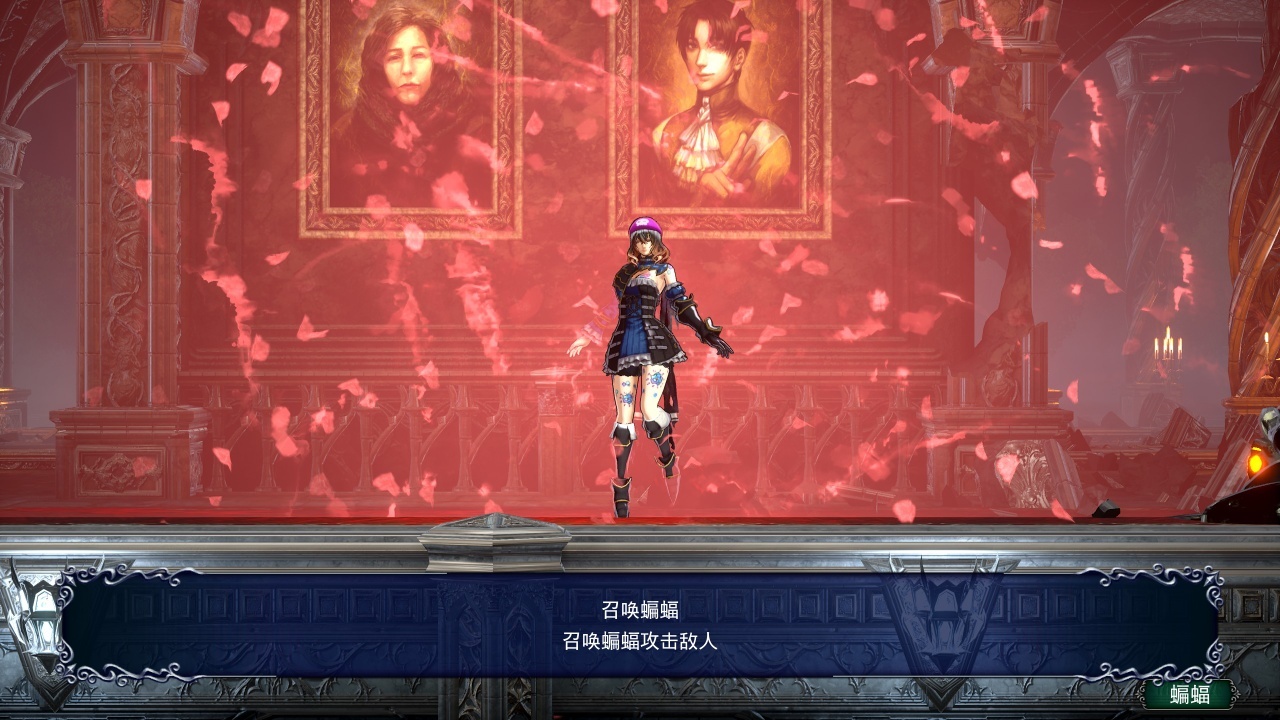The height and width of the screenshot is (720, 1280).
Task: Click the 召唤蝙蝠攻击敌人 description line
Action: pos(640,640)
